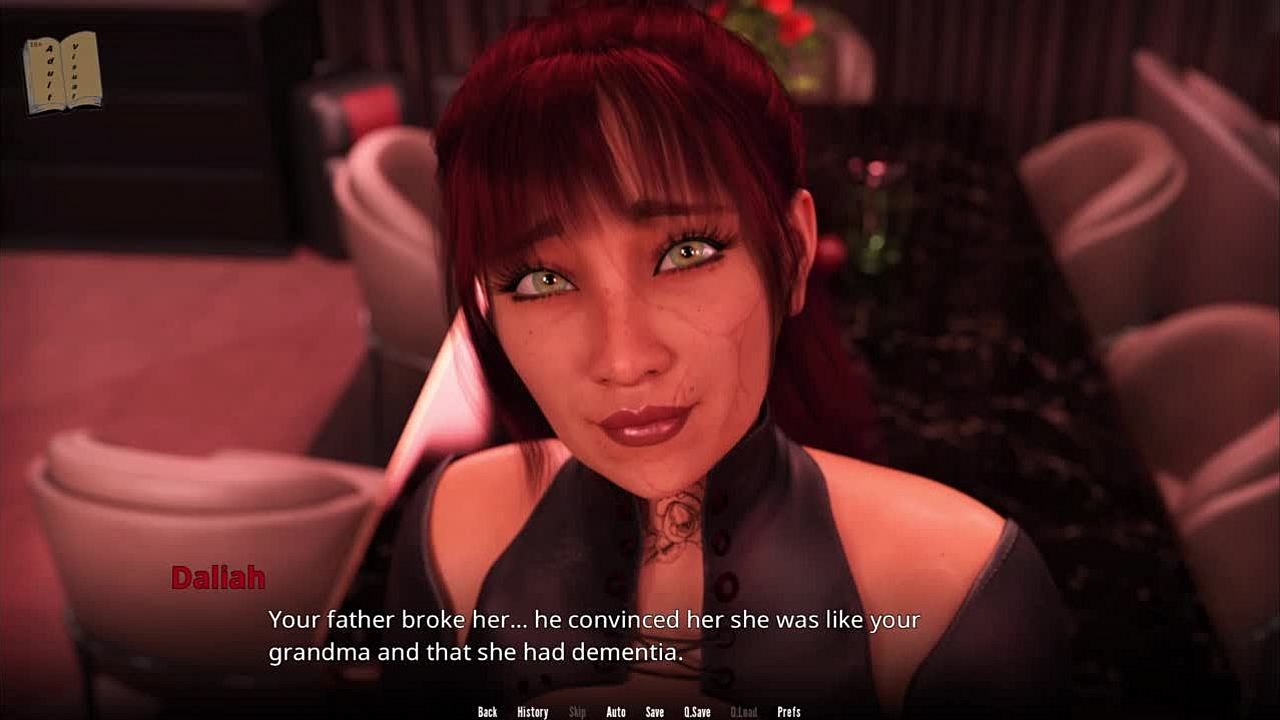This screenshot has height=720, width=1280.
Task: Quick save with Q.Save
Action: [x=697, y=712]
